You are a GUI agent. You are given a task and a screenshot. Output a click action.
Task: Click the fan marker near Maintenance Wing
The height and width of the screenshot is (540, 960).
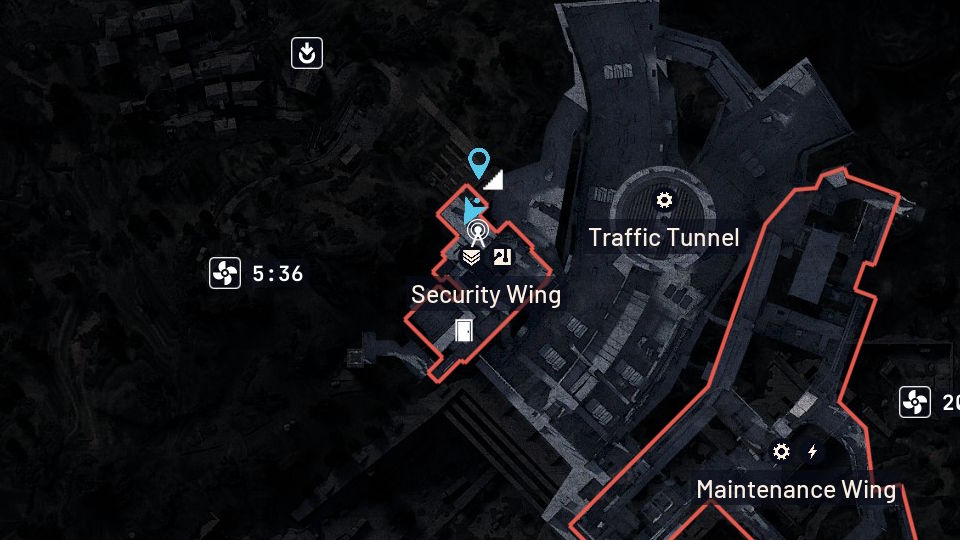914,403
